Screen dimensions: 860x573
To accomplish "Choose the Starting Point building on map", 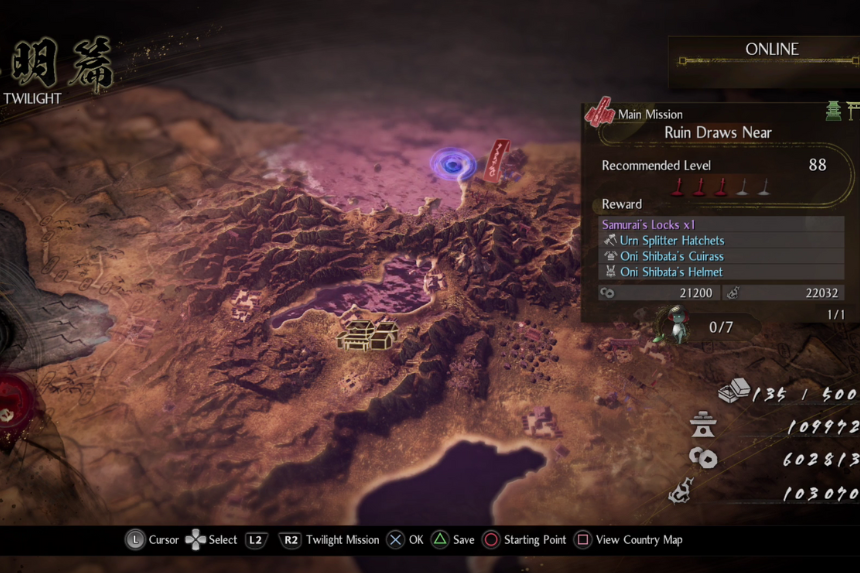I will coord(368,333).
